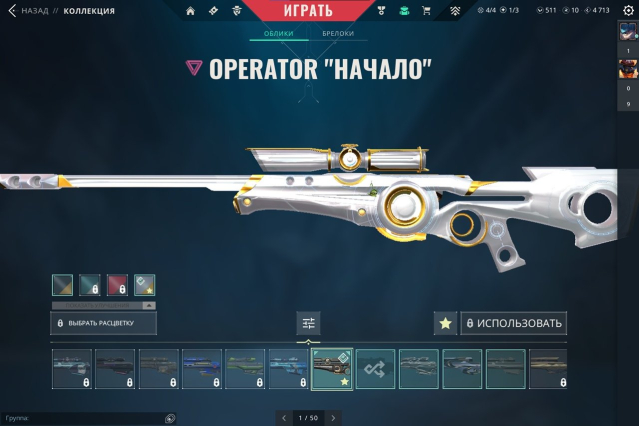Open the shopping cart store icon
Viewport: 639px width, 426px height.
[x=426, y=11]
